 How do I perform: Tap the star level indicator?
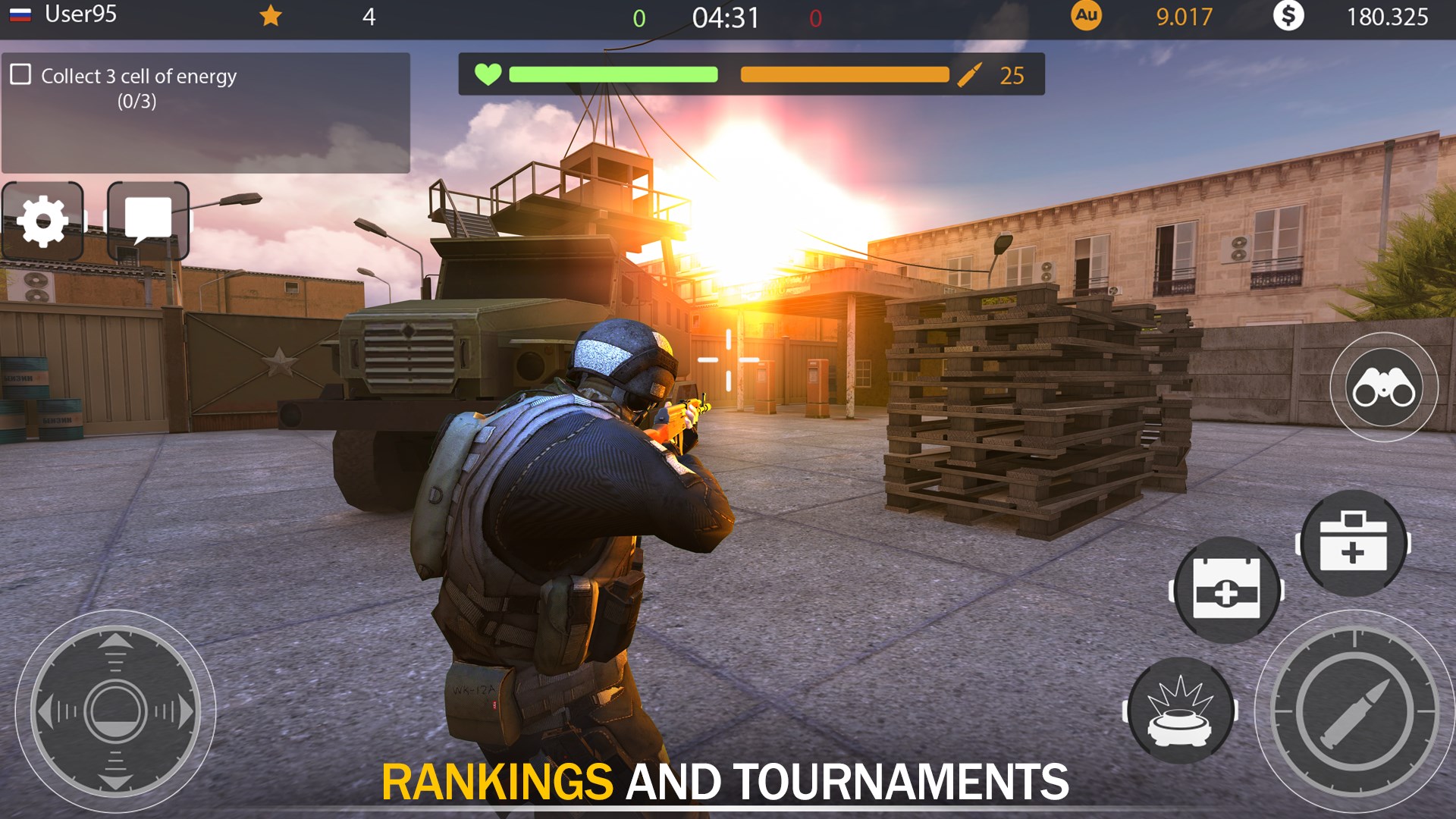[x=269, y=16]
